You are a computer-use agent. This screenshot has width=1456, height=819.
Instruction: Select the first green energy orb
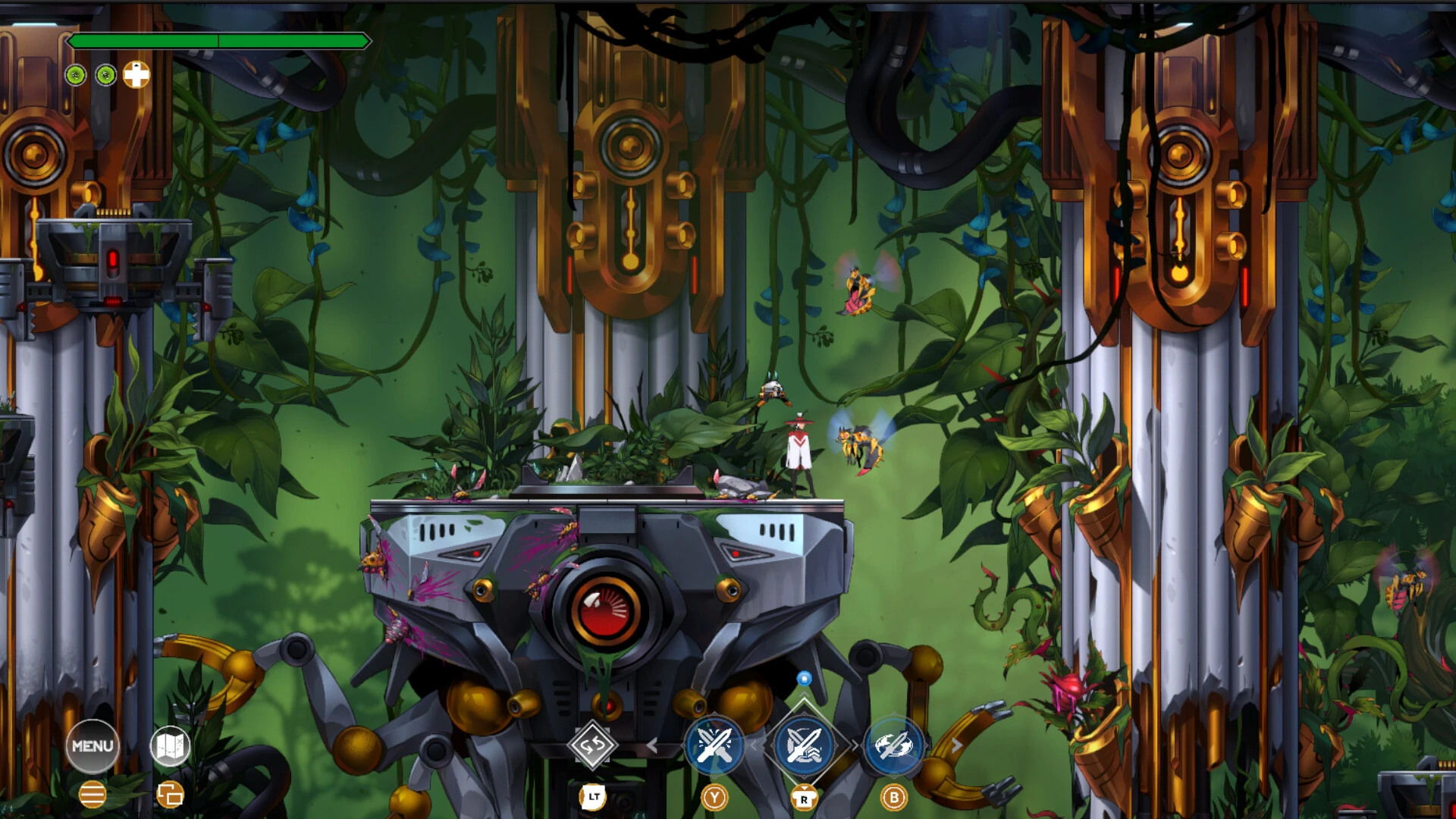(75, 76)
